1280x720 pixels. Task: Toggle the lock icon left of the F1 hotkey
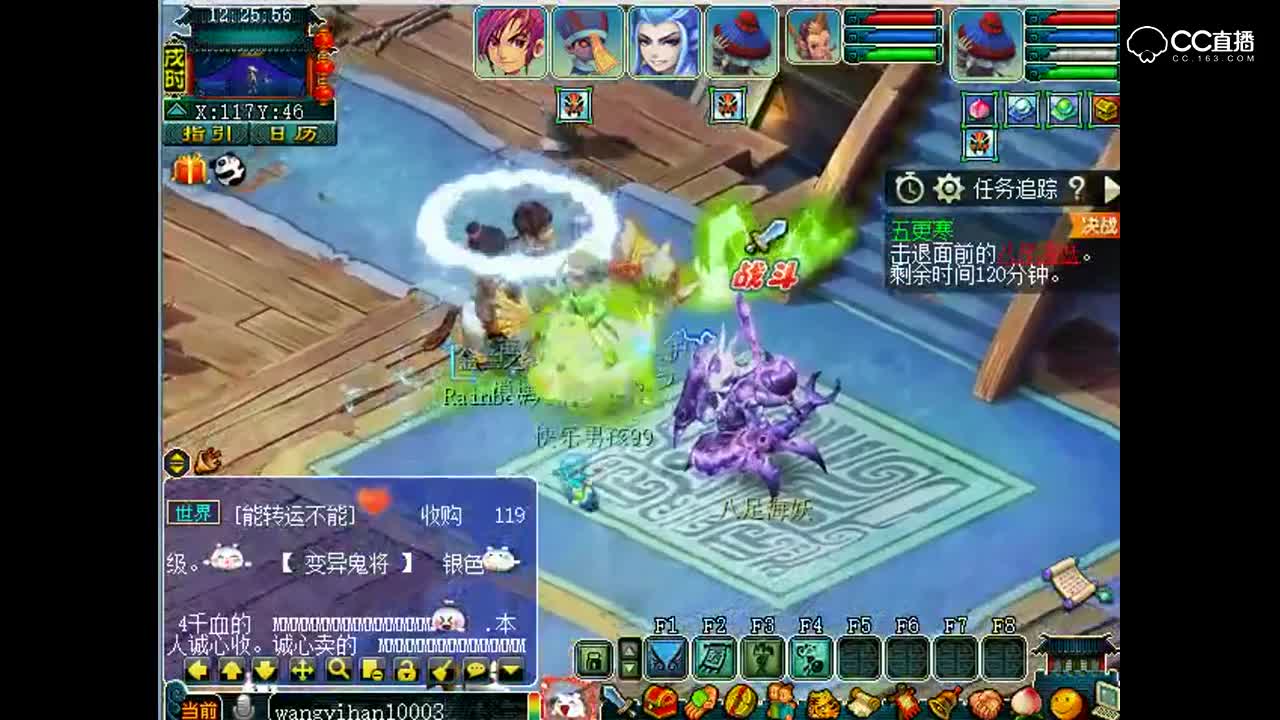click(595, 658)
